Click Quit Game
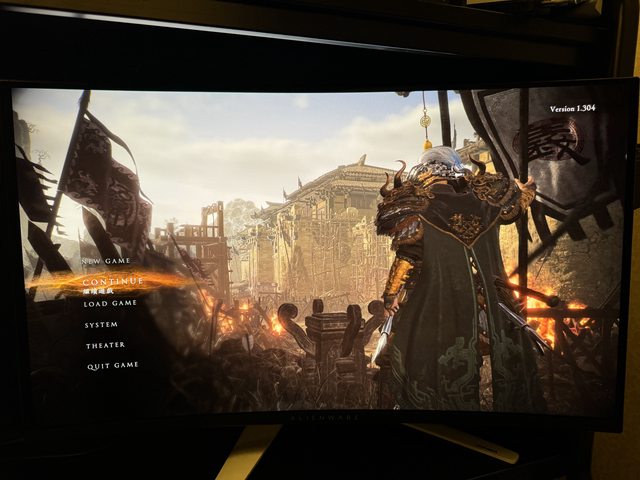The height and width of the screenshot is (480, 640). (112, 365)
